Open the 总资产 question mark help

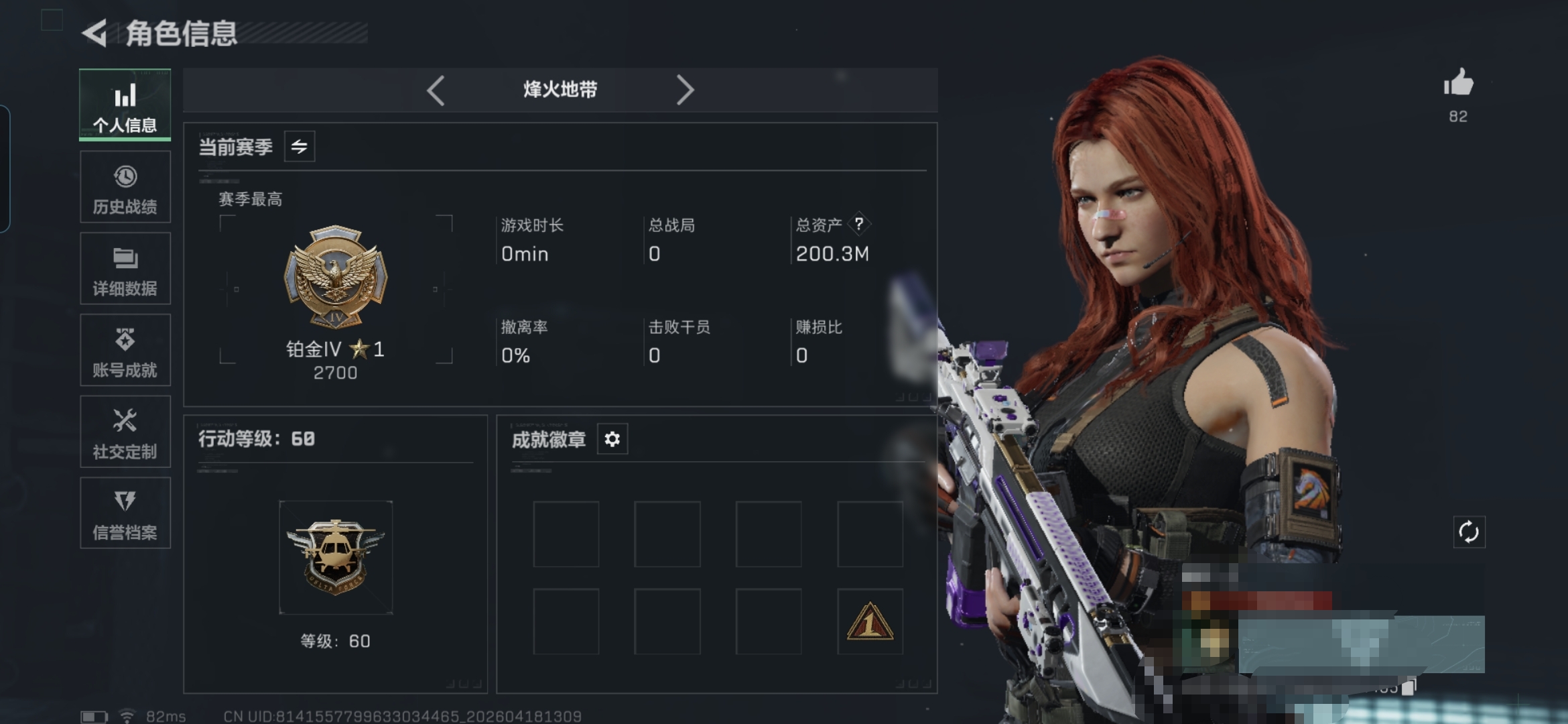point(859,224)
